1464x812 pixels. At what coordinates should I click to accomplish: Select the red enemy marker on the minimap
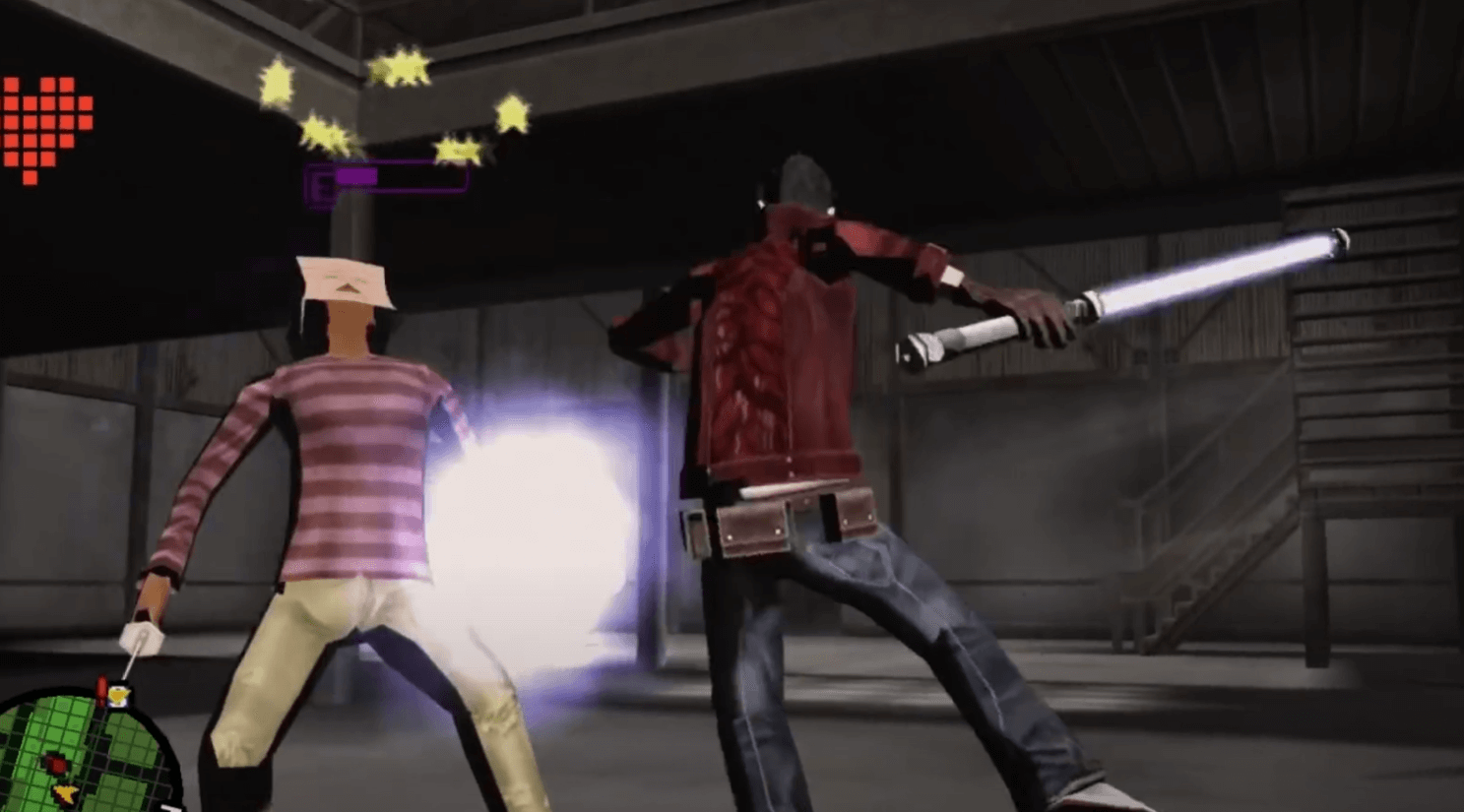point(56,763)
